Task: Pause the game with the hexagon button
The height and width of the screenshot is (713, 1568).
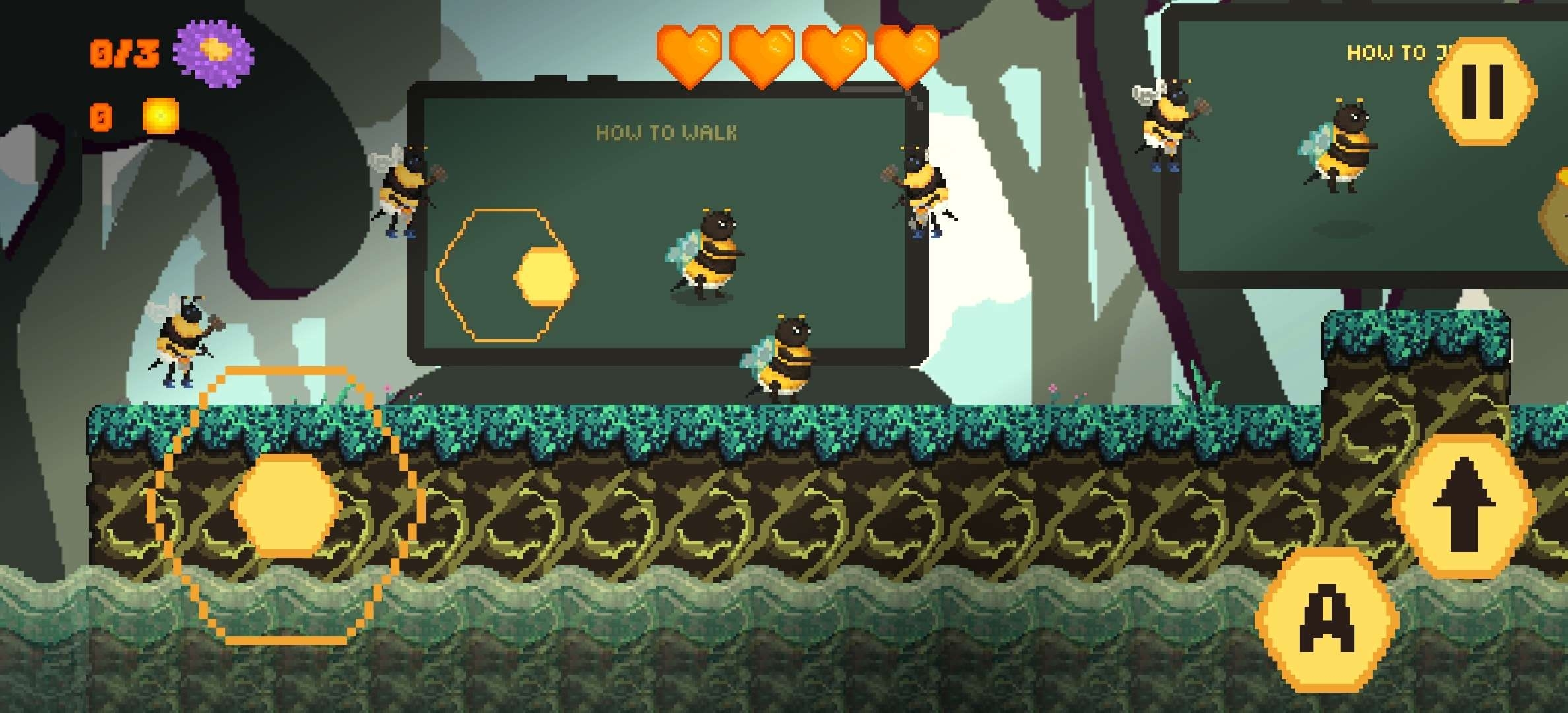Action: pyautogui.click(x=1483, y=90)
